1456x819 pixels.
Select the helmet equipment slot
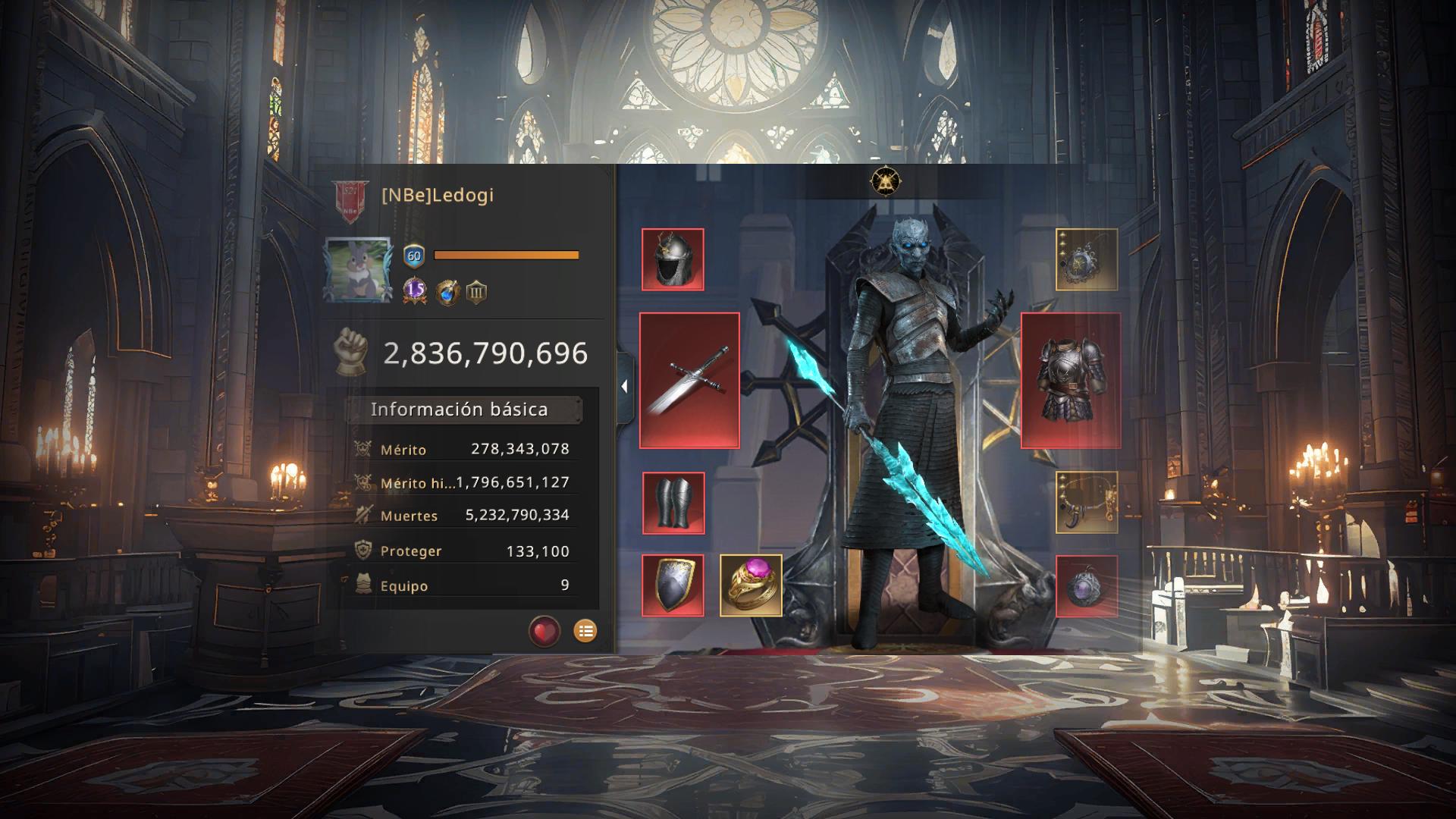click(673, 259)
